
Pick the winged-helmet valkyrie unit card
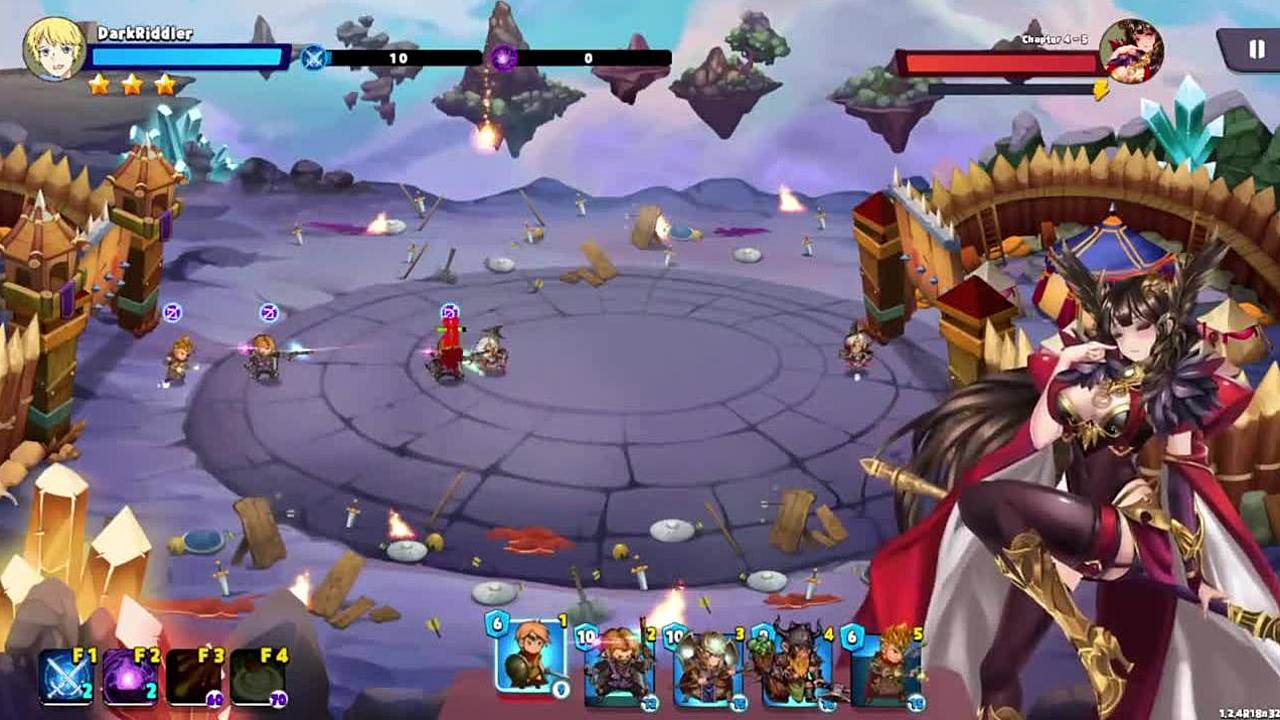[x=708, y=666]
